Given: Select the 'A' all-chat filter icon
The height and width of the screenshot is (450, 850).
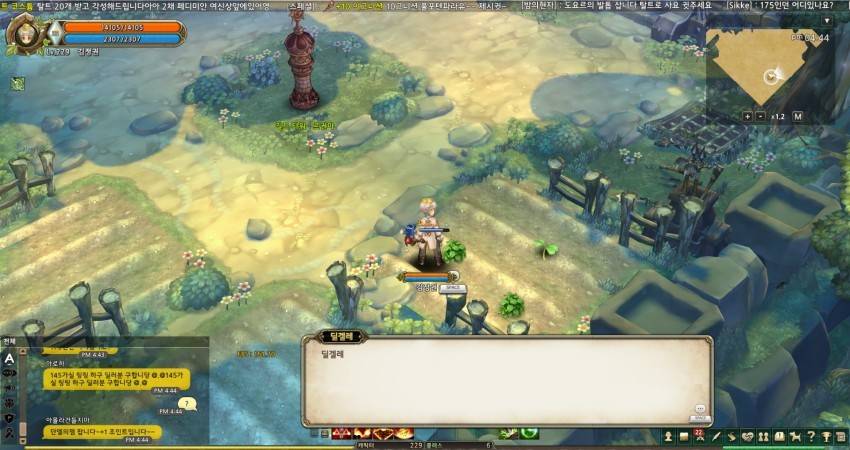Looking at the screenshot, I should tap(9, 357).
